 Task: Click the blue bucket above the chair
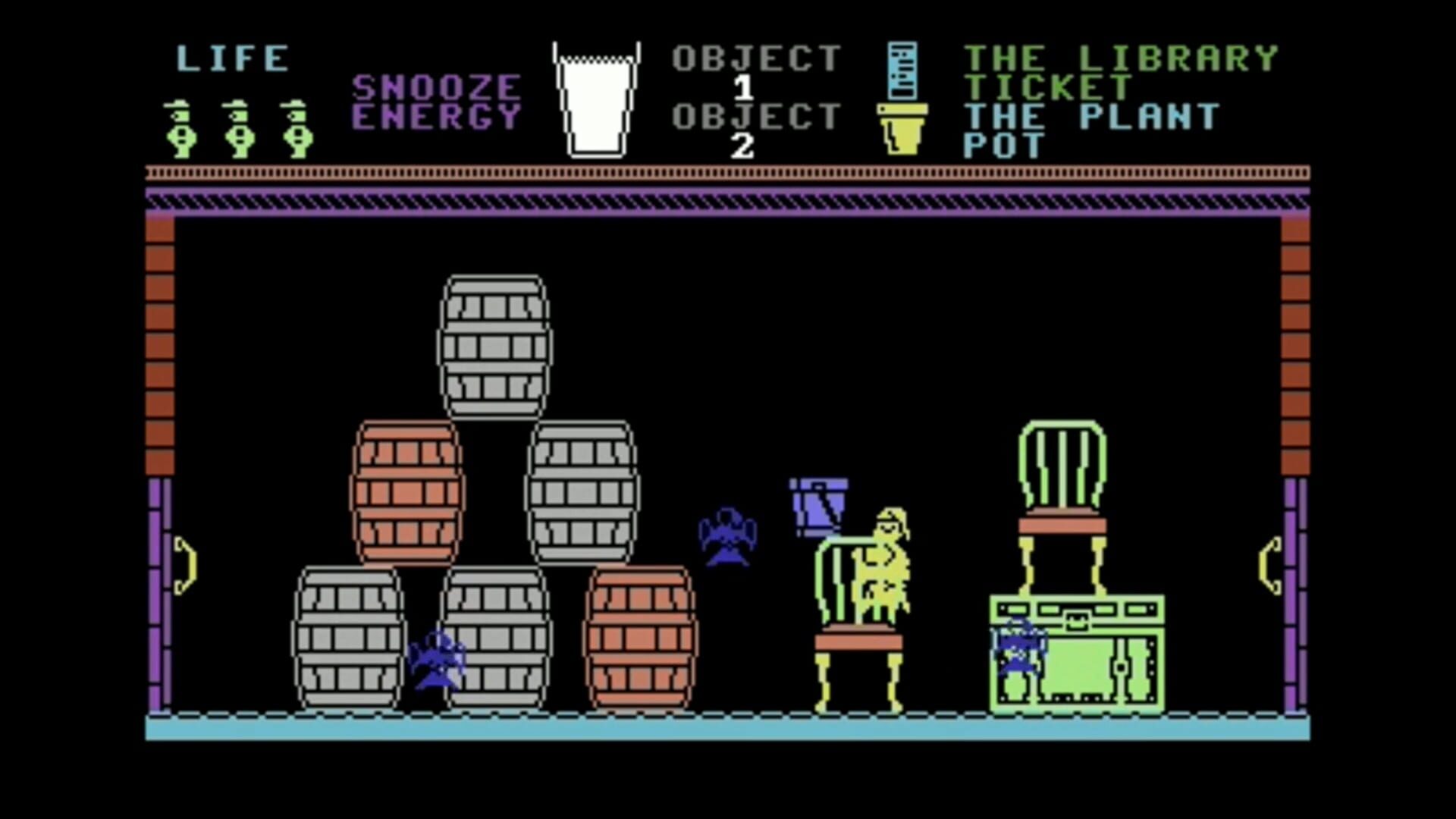[819, 504]
